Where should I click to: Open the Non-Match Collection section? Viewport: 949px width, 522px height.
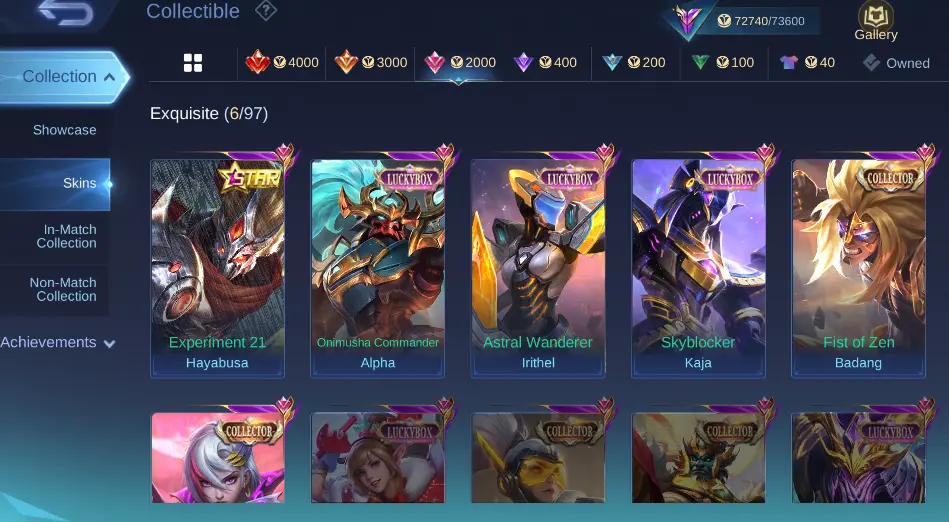63,289
